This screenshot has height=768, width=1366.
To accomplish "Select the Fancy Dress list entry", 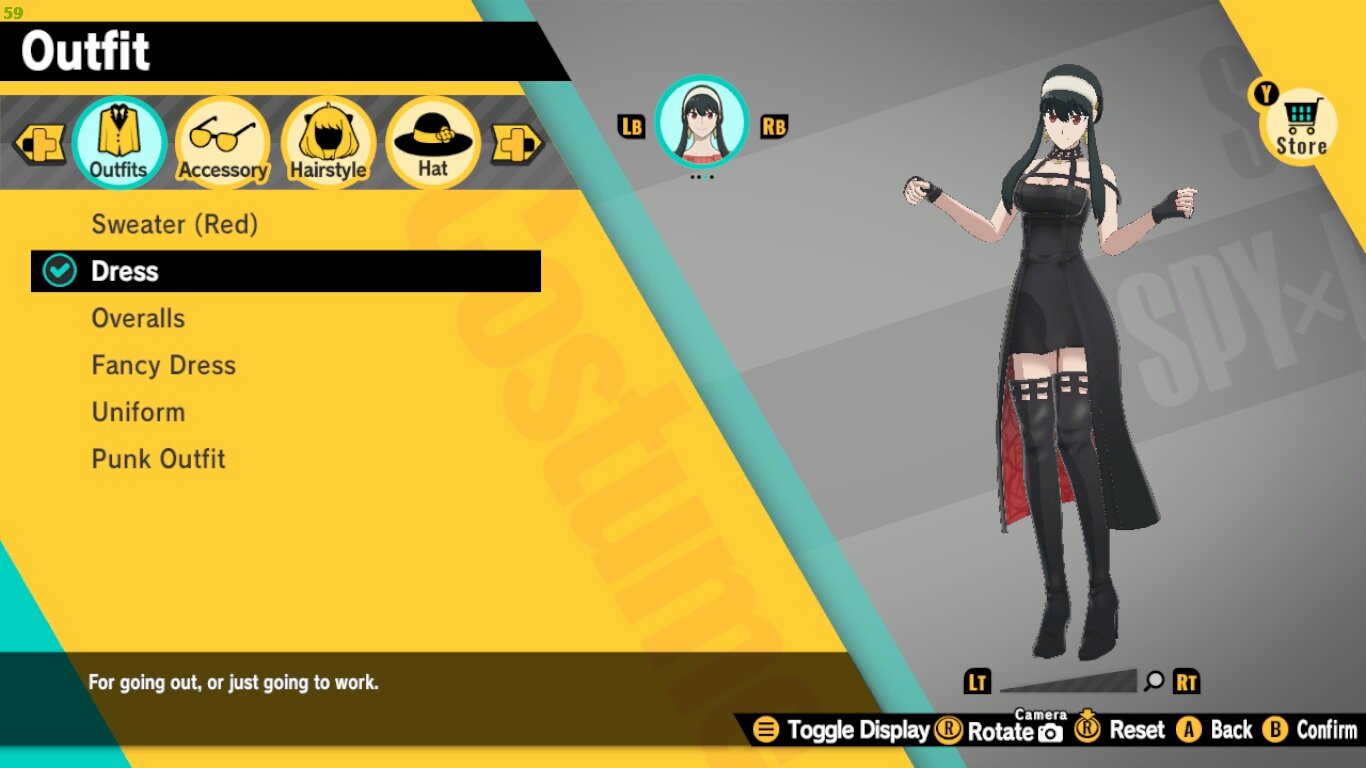I will [163, 365].
